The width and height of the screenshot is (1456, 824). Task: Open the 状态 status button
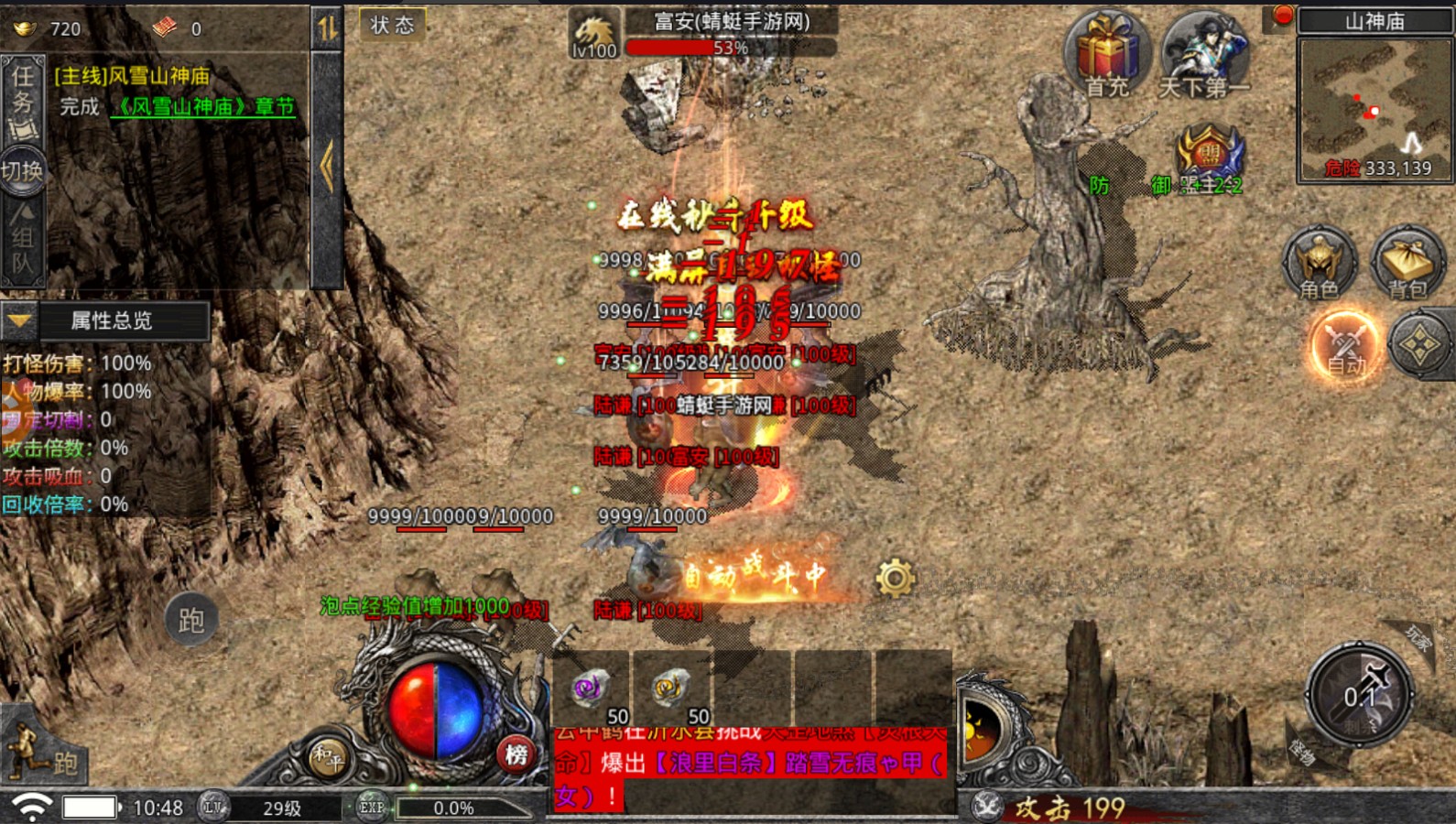coord(392,25)
